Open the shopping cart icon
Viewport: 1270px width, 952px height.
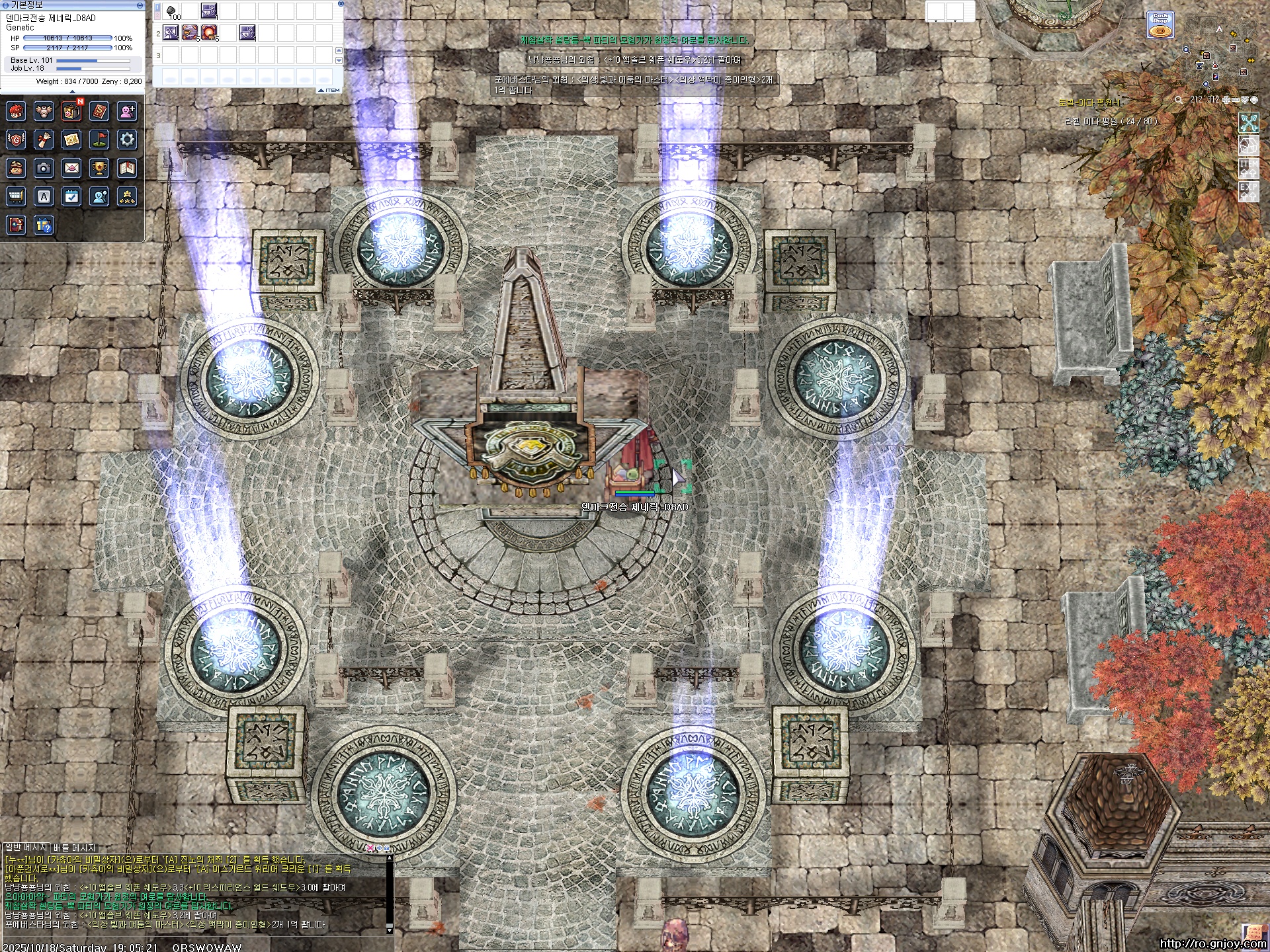pyautogui.click(x=16, y=196)
